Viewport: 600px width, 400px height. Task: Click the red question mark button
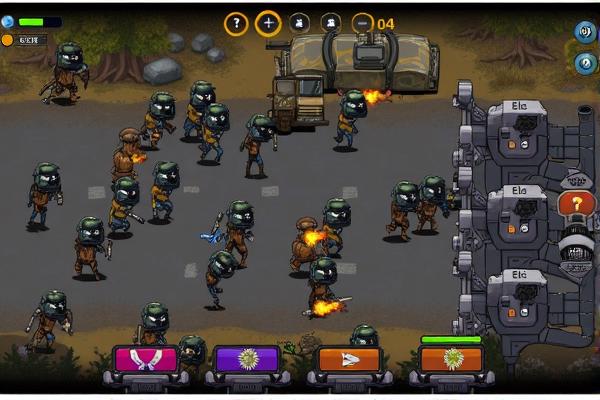point(576,204)
